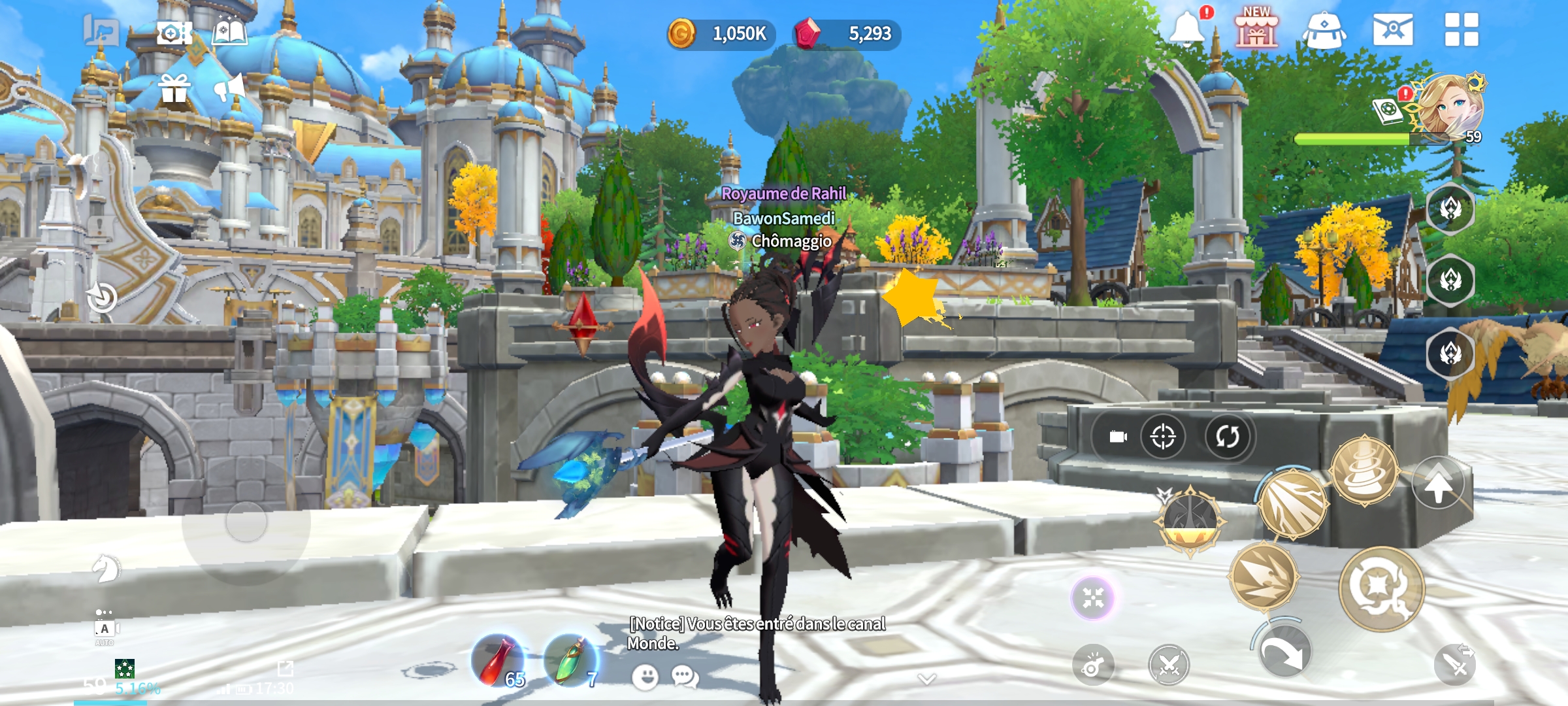Activate the tornado whirlwind skill
The width and height of the screenshot is (1568, 706).
(x=1364, y=471)
